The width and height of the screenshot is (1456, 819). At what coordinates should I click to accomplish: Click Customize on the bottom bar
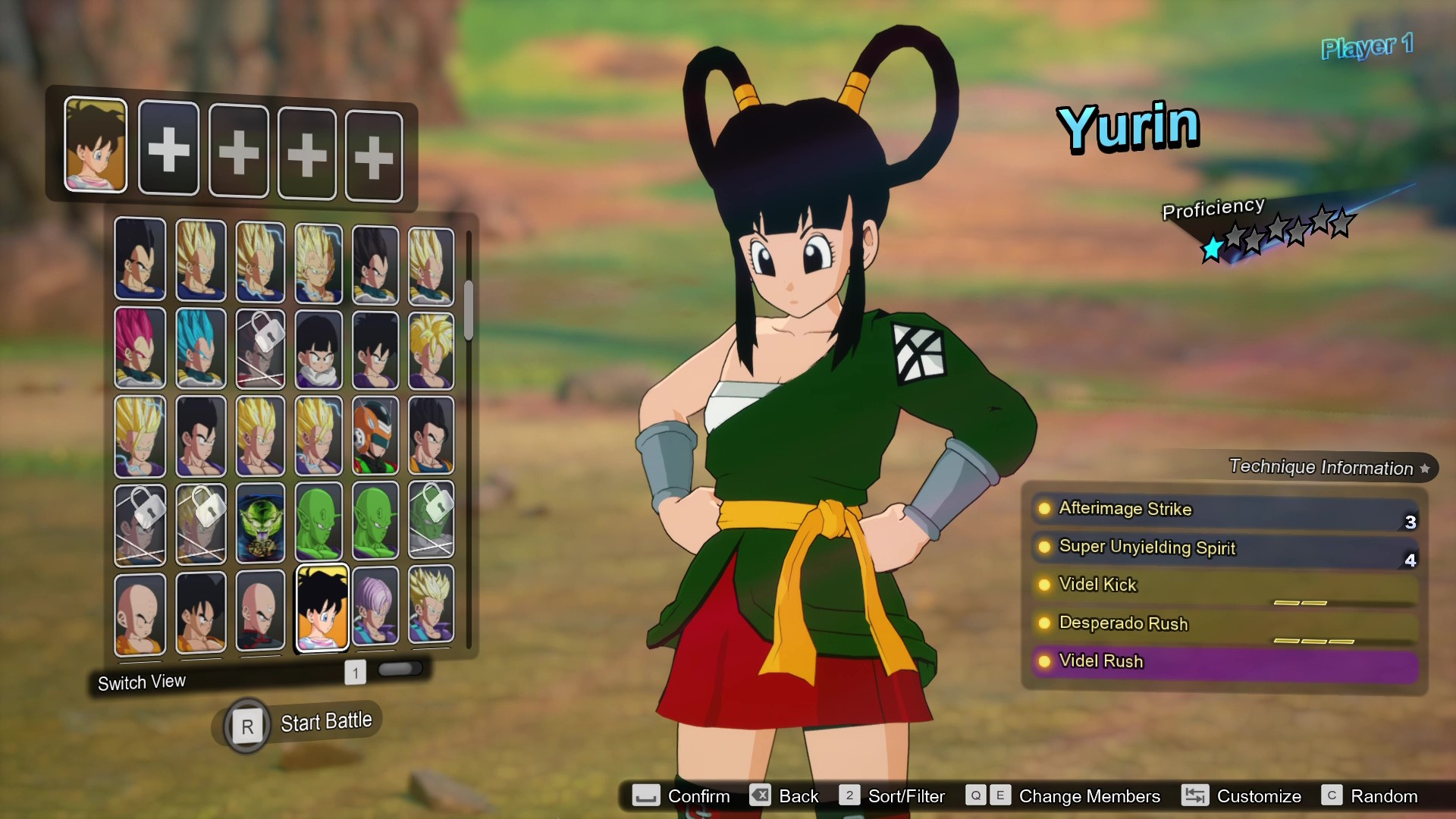[1260, 796]
